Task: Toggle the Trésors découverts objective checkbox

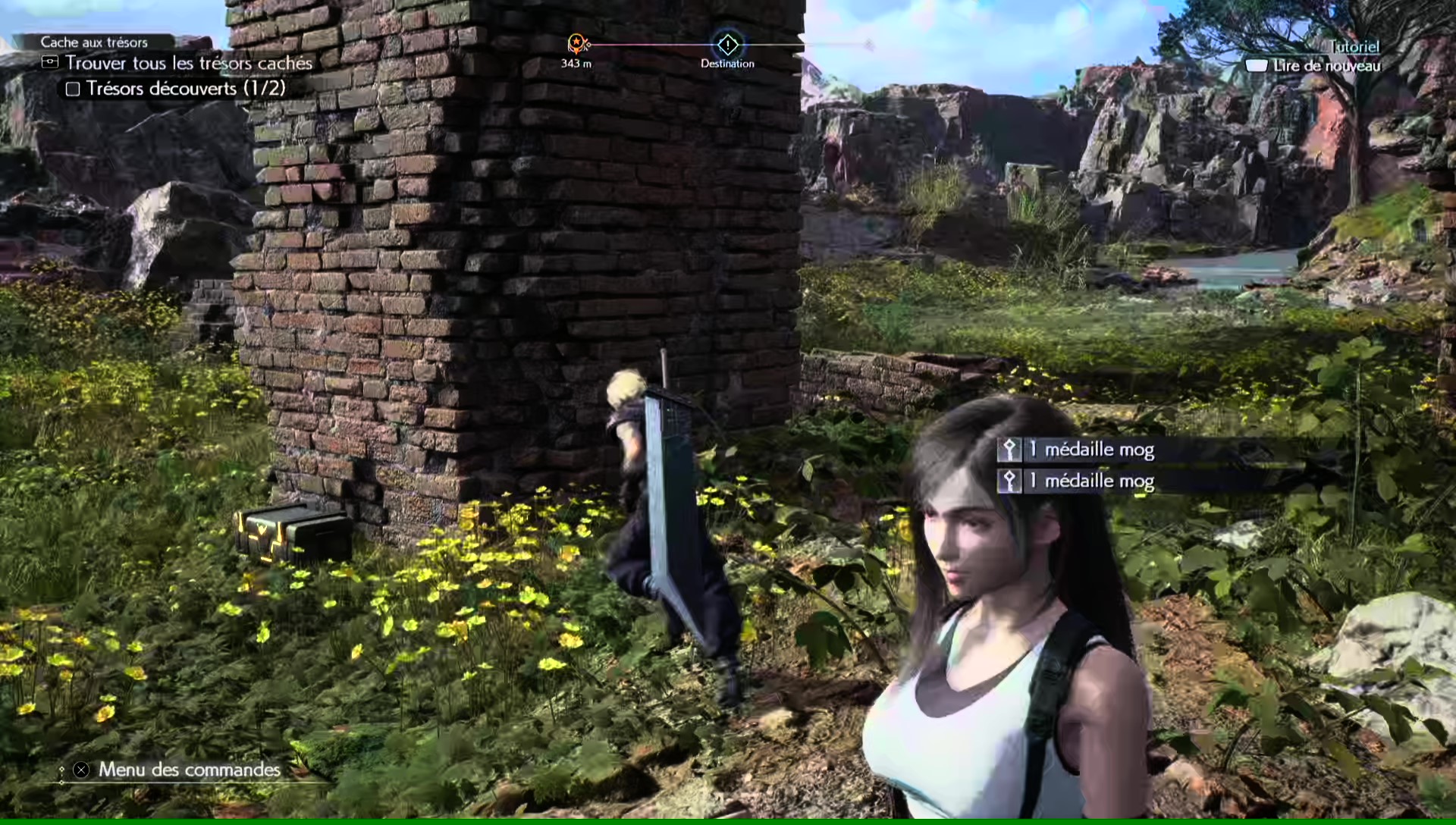Action: [73, 89]
